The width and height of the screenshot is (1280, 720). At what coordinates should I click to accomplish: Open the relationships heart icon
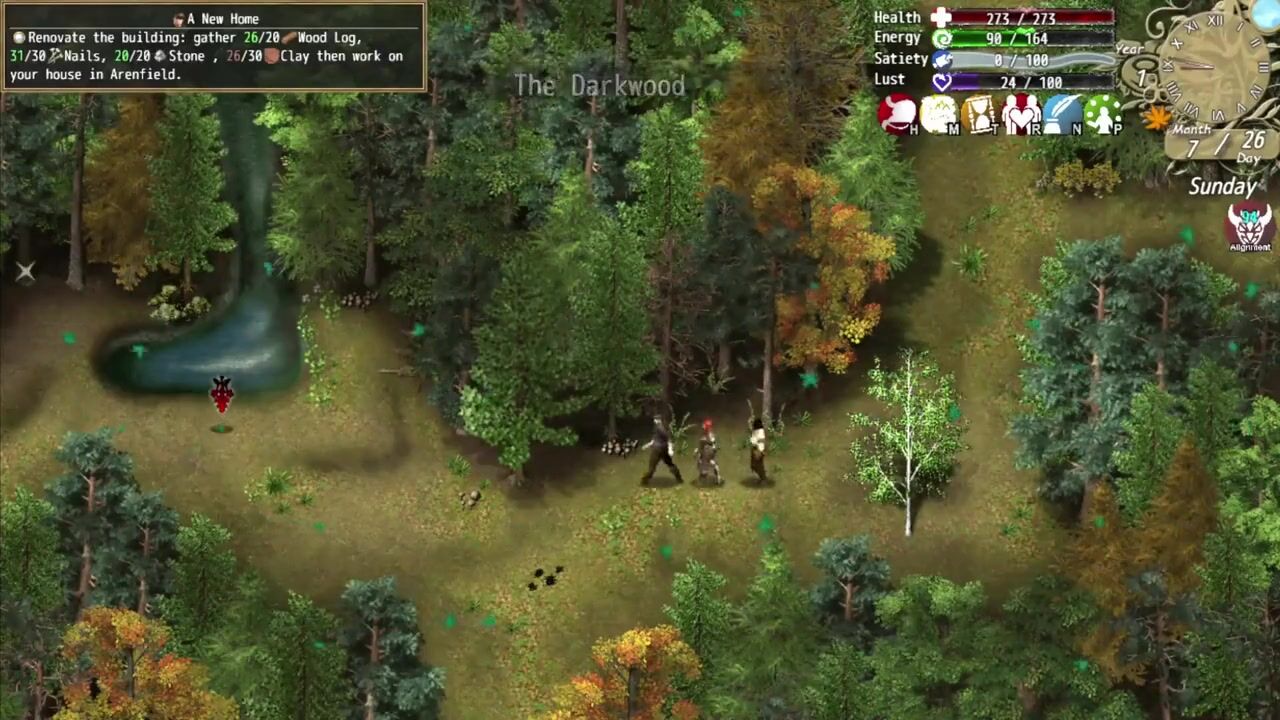(1021, 114)
